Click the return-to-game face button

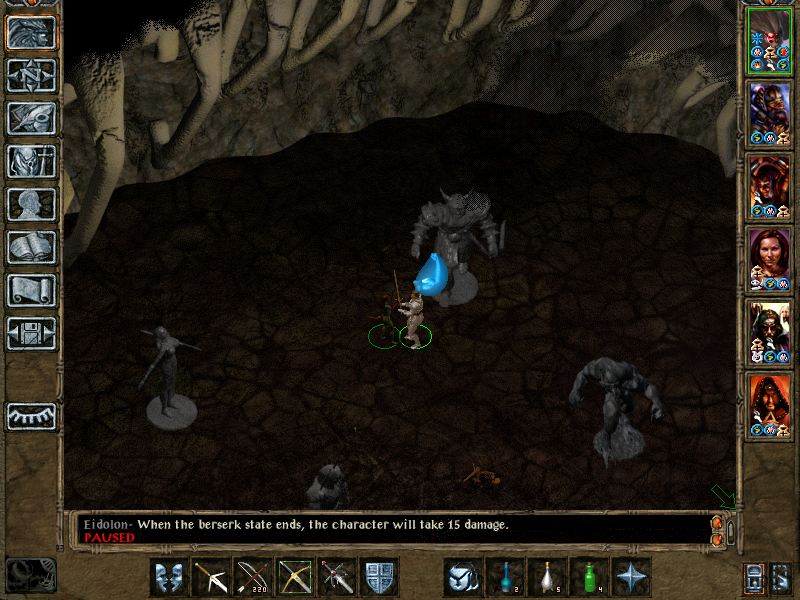tap(31, 31)
